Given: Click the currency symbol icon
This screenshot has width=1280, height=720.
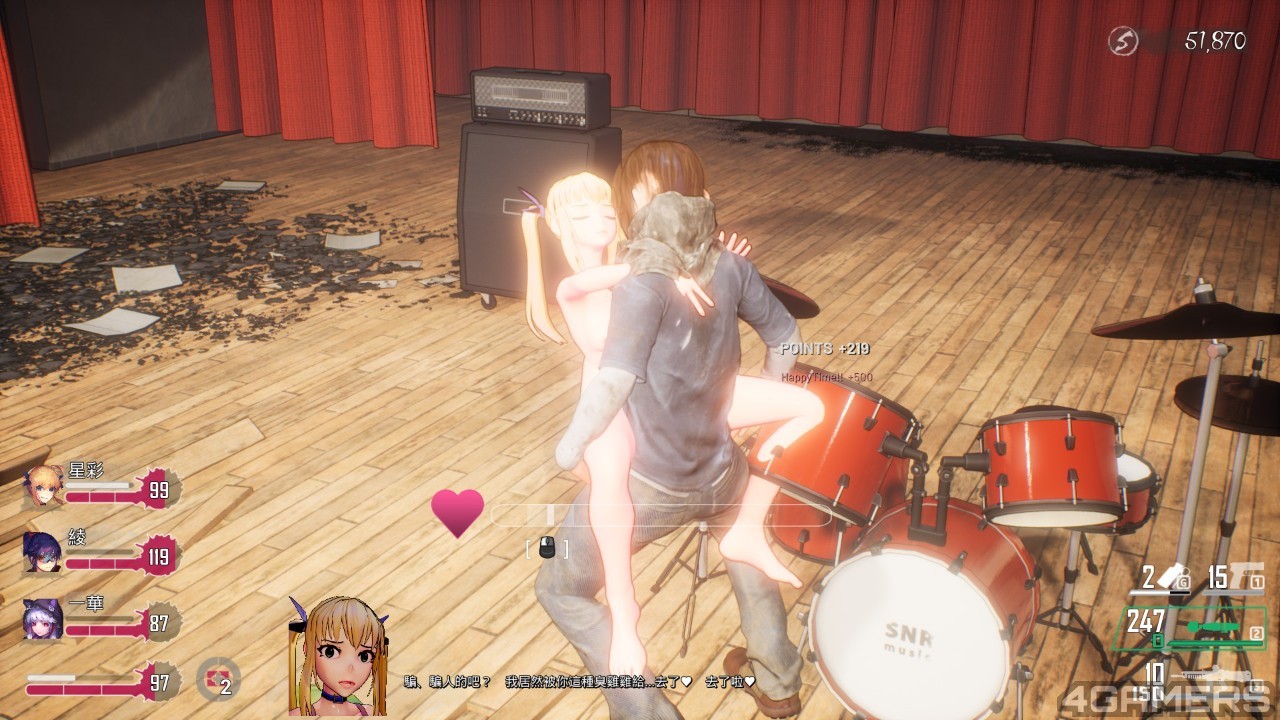Looking at the screenshot, I should coord(1123,41).
